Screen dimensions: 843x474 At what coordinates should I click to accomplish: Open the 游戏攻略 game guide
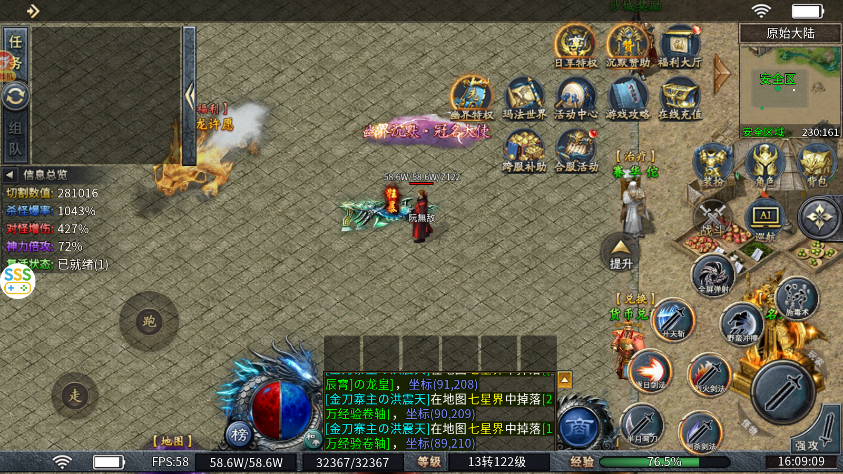tap(629, 96)
